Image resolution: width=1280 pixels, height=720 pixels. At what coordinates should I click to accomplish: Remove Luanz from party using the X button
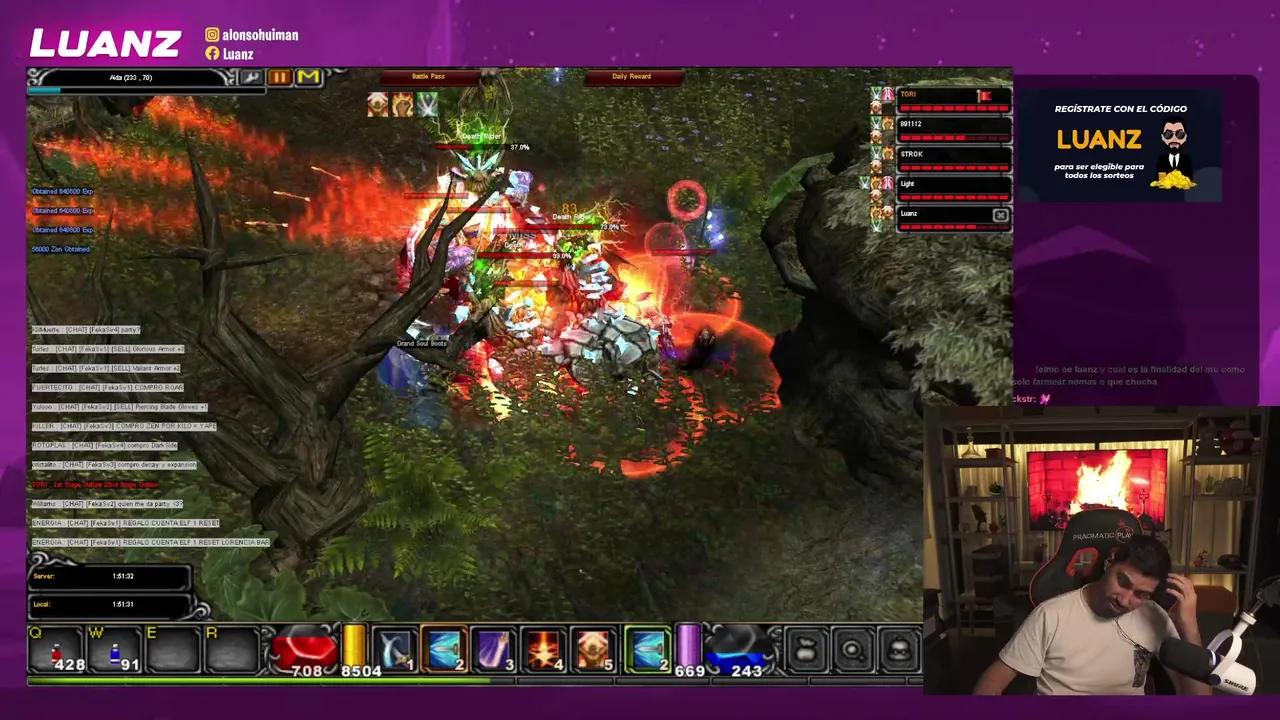coord(1001,214)
